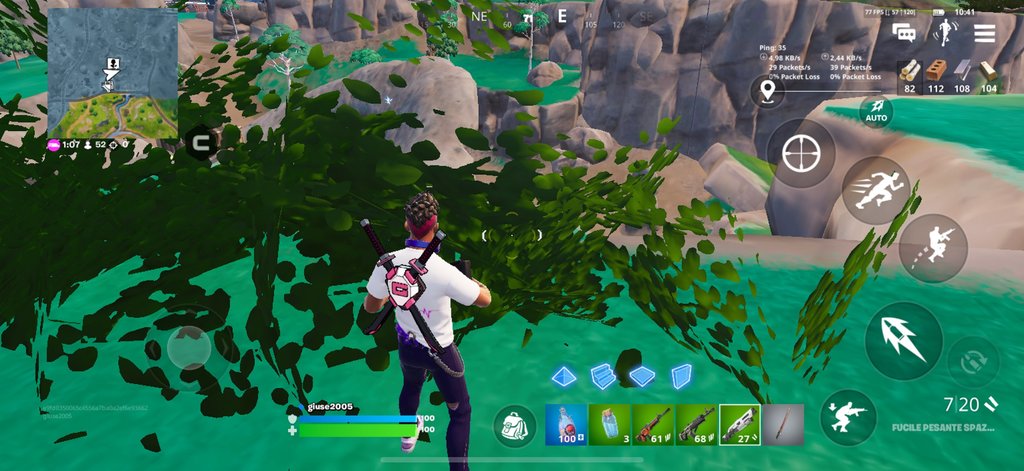Screen dimensions: 1024x471
Task: Tap the map marker pin button
Action: click(x=767, y=92)
